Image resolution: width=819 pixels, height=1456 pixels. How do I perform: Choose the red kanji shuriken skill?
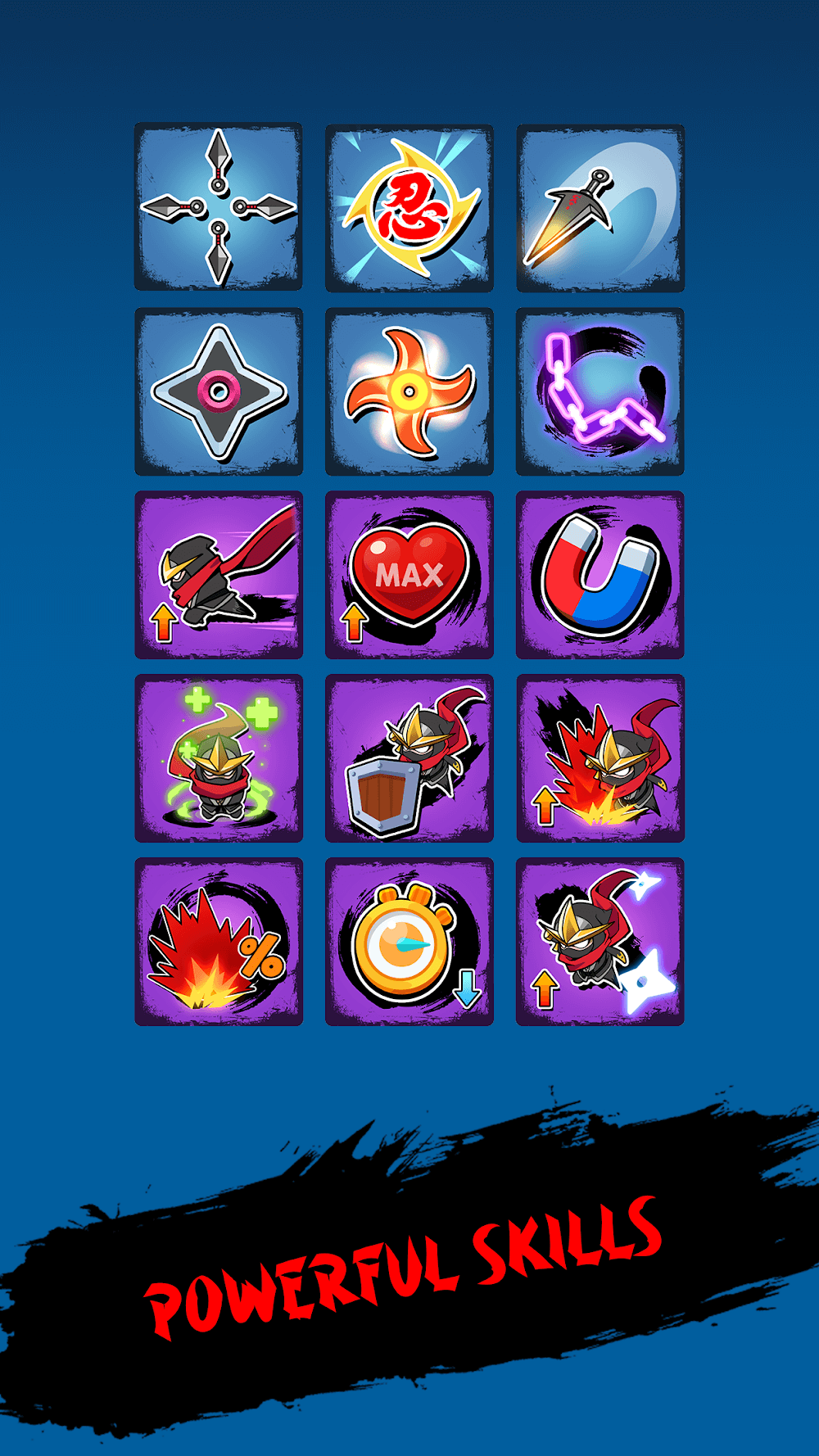click(x=409, y=207)
